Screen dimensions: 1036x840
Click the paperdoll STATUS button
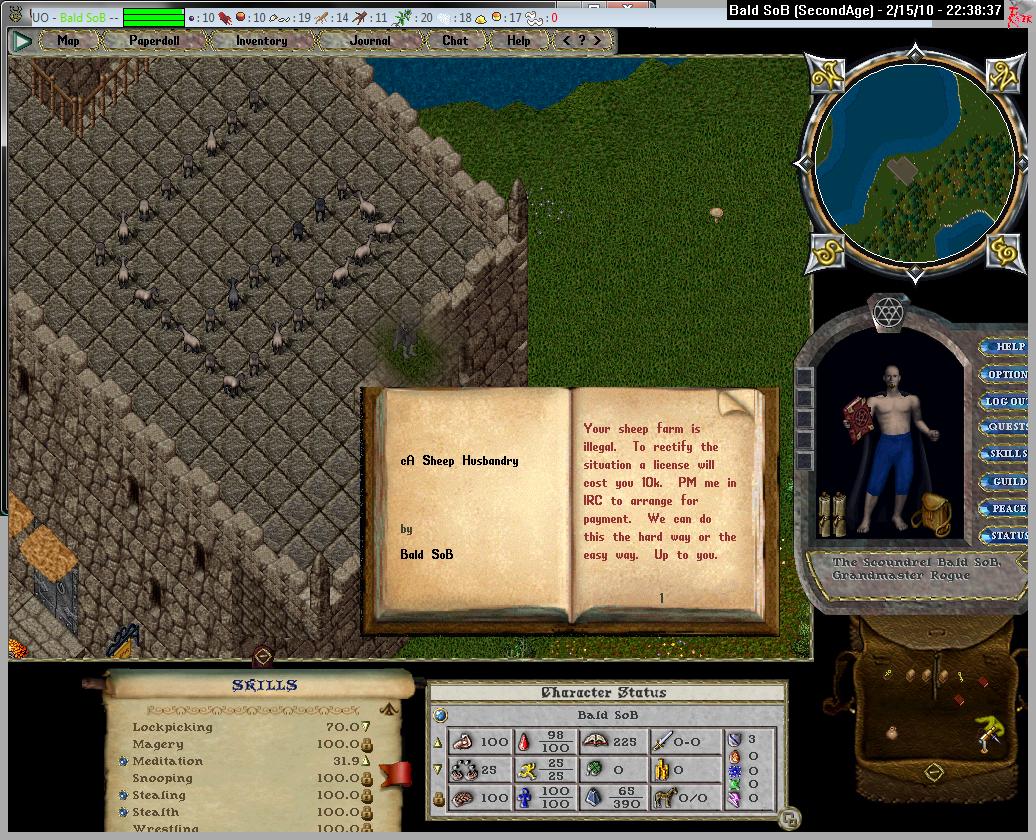point(1007,535)
